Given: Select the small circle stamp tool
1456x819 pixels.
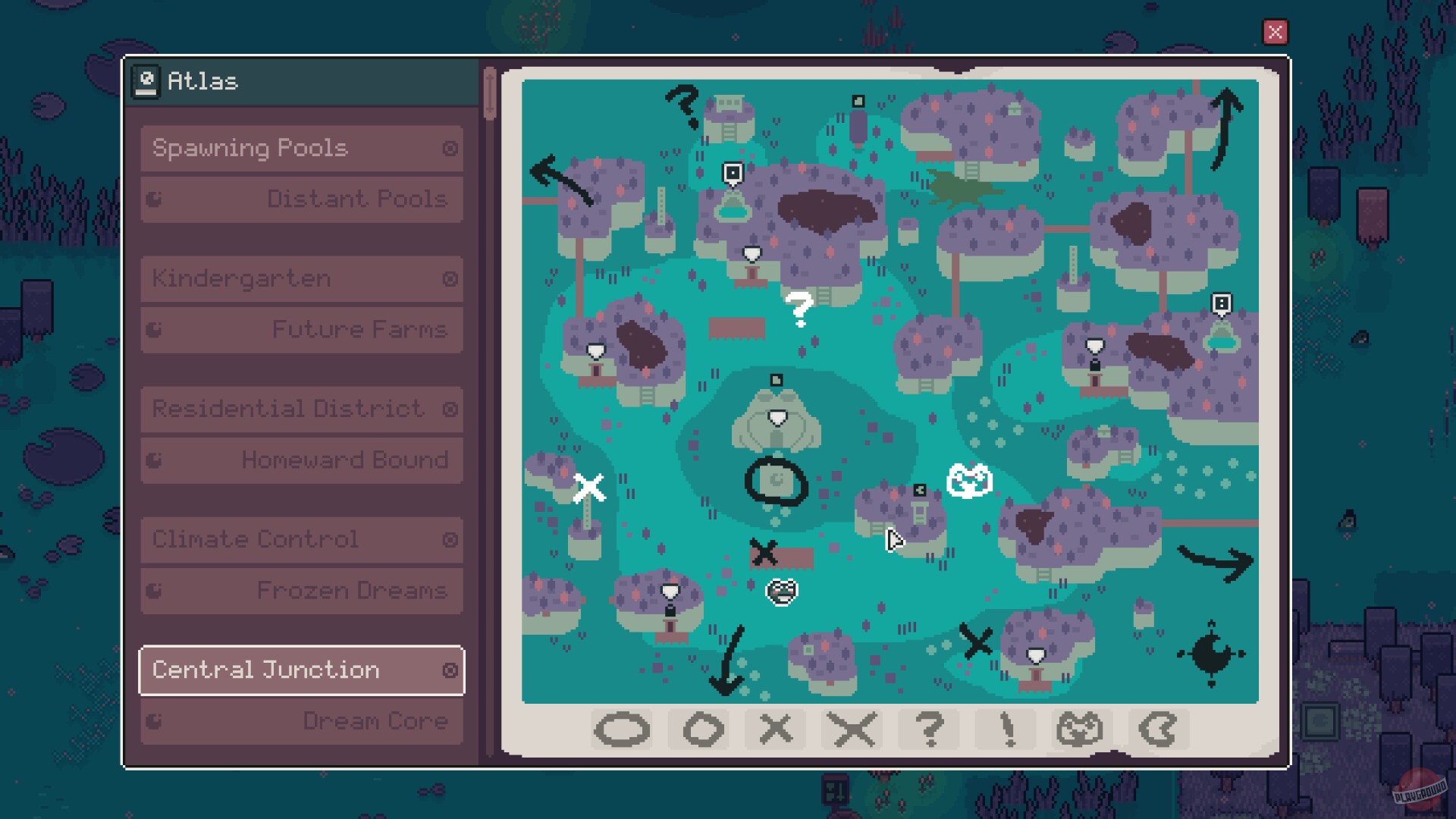Looking at the screenshot, I should (x=699, y=730).
